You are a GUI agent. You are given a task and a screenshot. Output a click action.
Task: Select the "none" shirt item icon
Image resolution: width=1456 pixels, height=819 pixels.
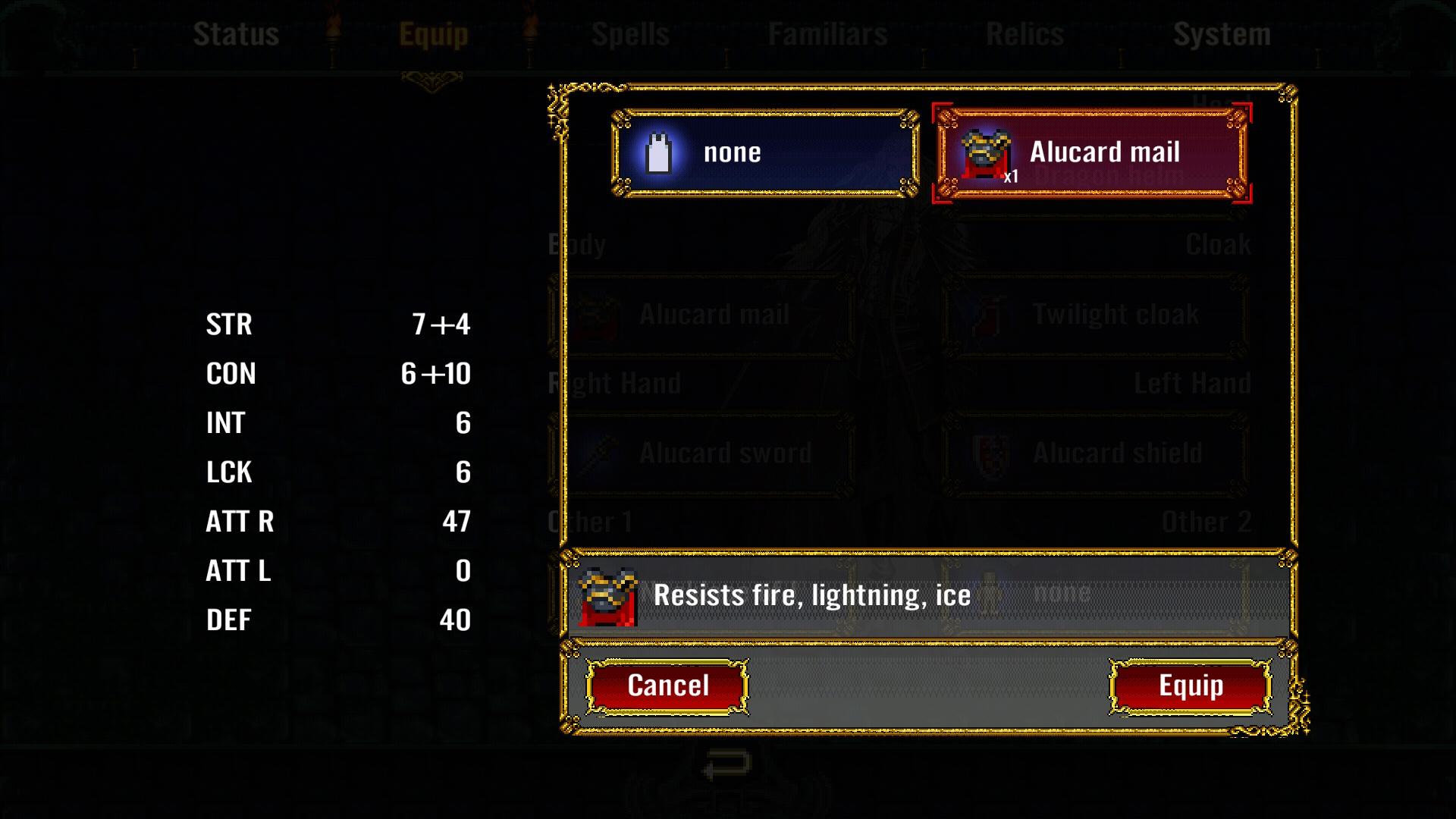[659, 151]
